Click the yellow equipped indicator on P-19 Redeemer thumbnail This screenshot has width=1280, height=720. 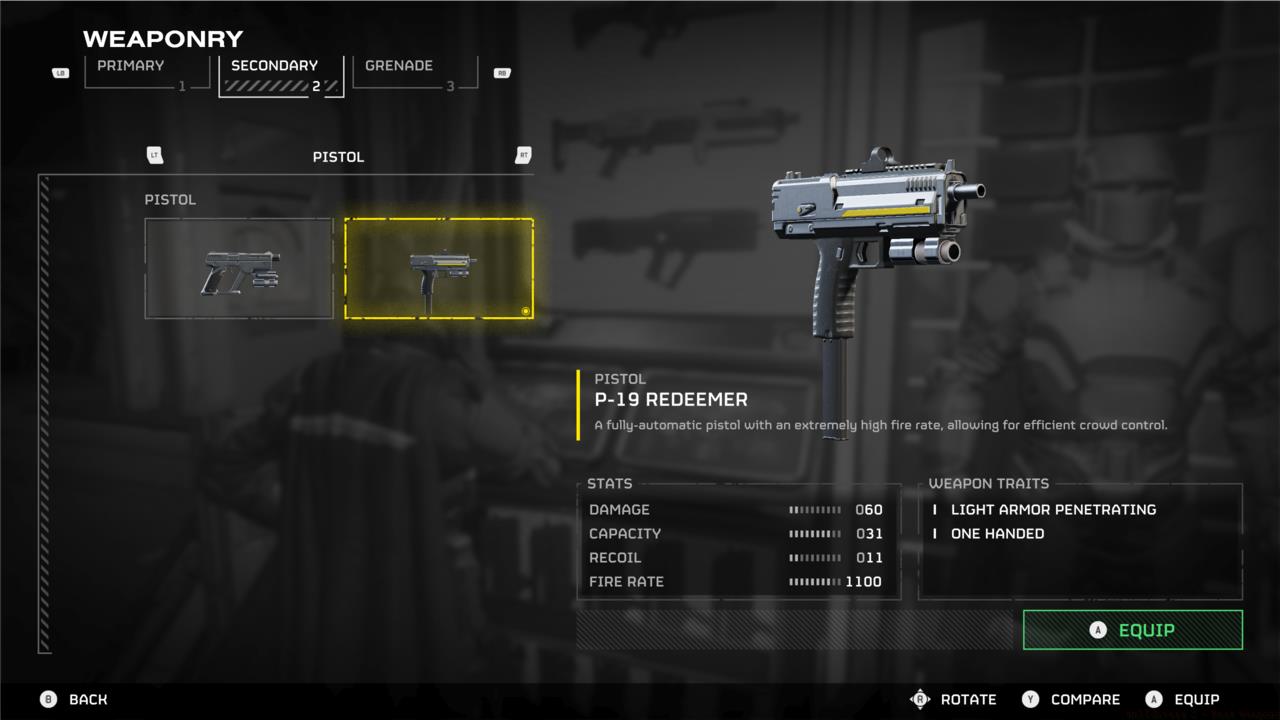523,311
